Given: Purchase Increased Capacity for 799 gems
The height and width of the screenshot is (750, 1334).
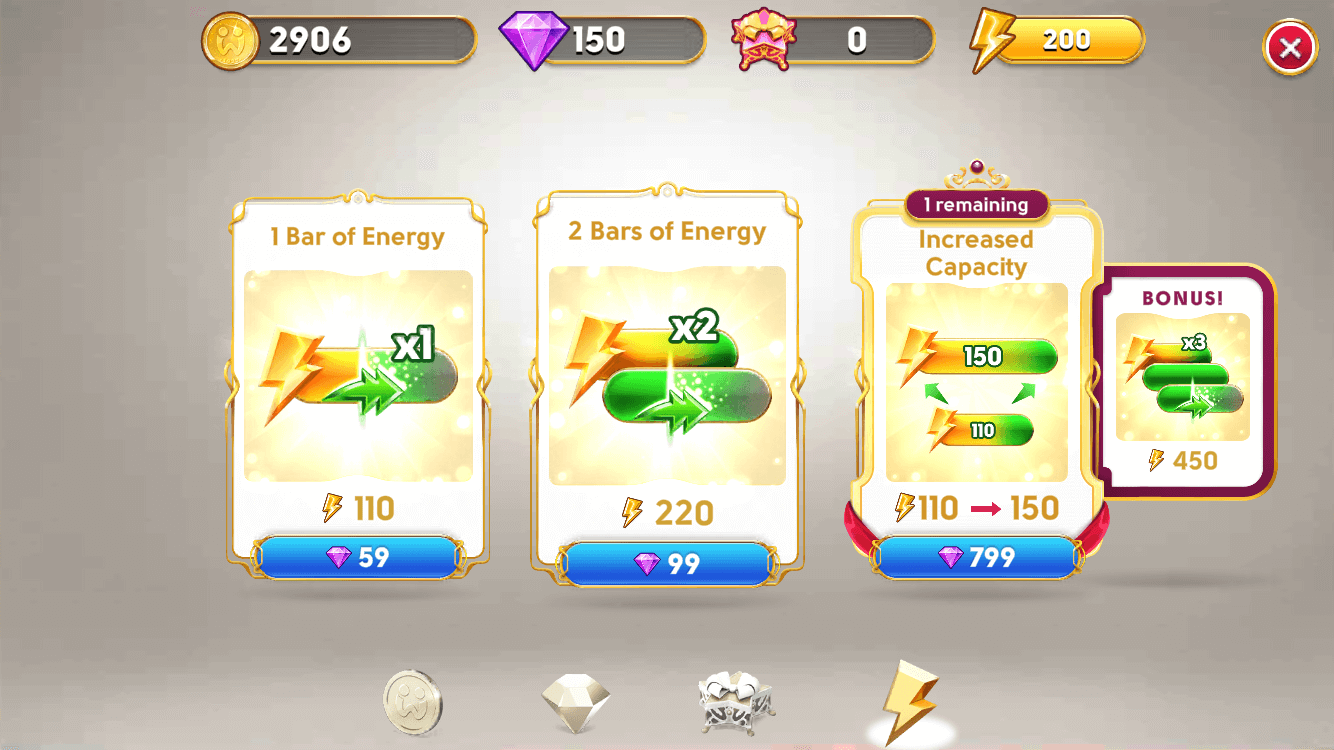Looking at the screenshot, I should click(x=976, y=557).
